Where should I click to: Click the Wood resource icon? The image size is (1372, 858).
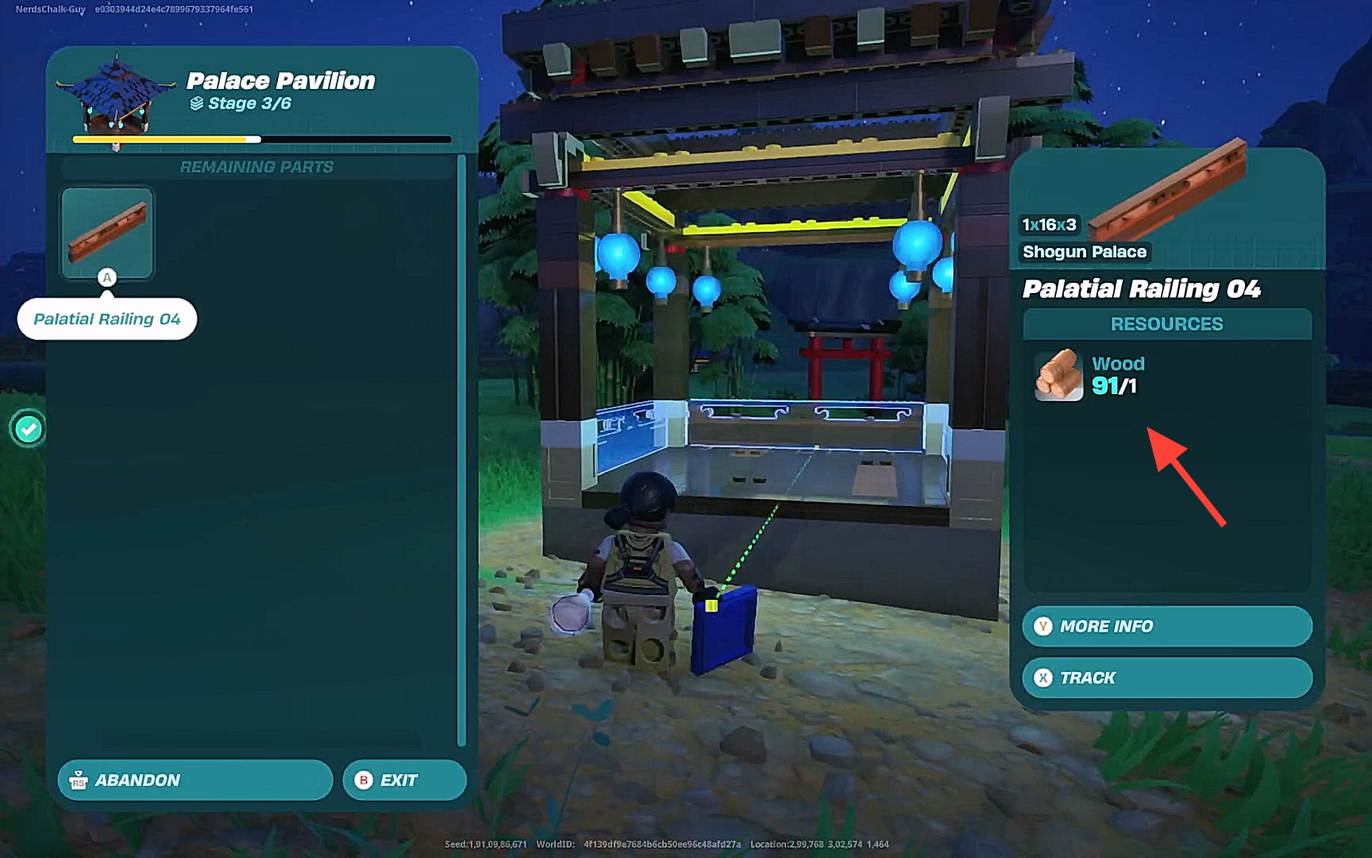pos(1059,375)
